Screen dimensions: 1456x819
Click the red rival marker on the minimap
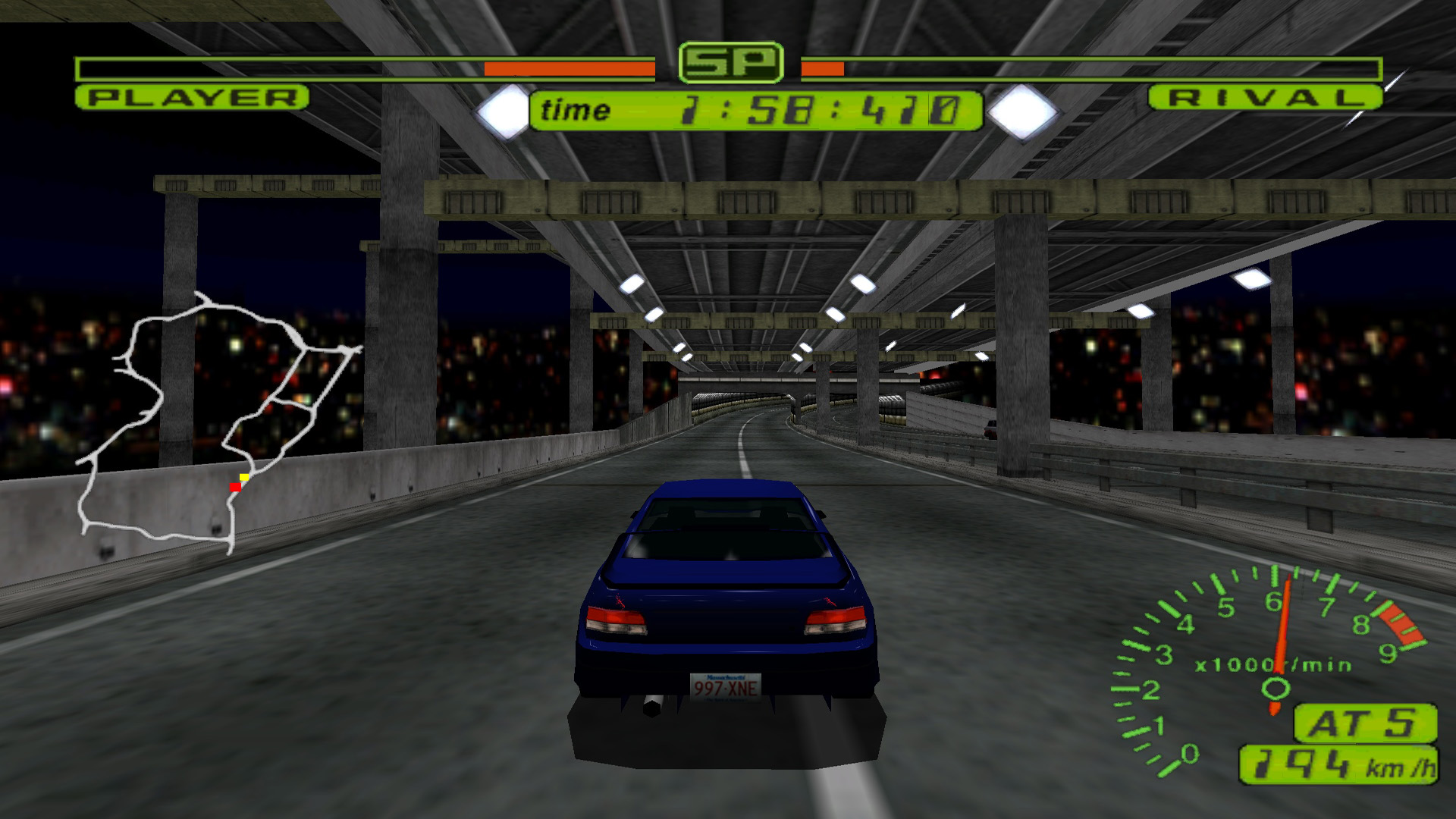point(235,488)
